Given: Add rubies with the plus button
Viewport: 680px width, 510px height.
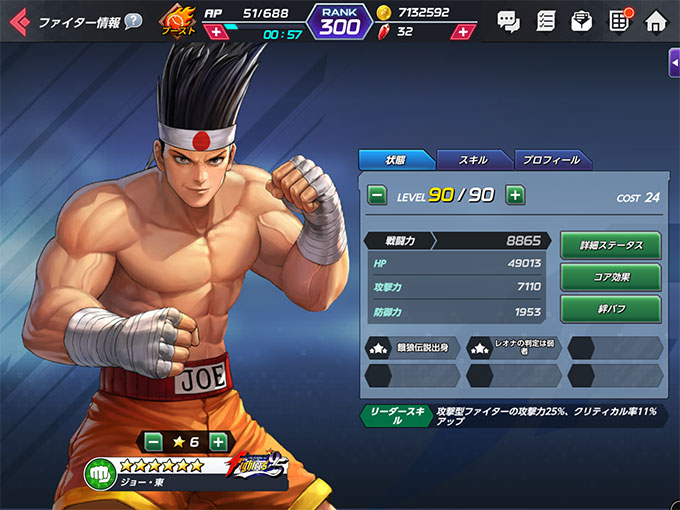Looking at the screenshot, I should tap(461, 32).
